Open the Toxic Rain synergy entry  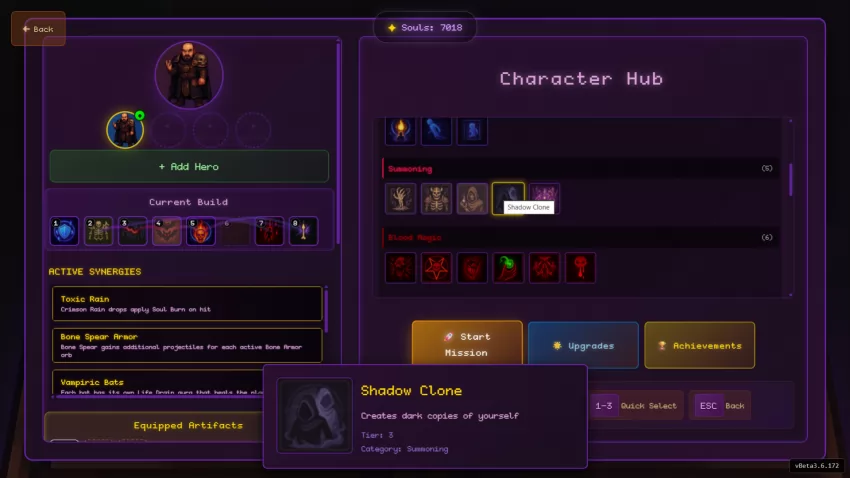click(188, 303)
